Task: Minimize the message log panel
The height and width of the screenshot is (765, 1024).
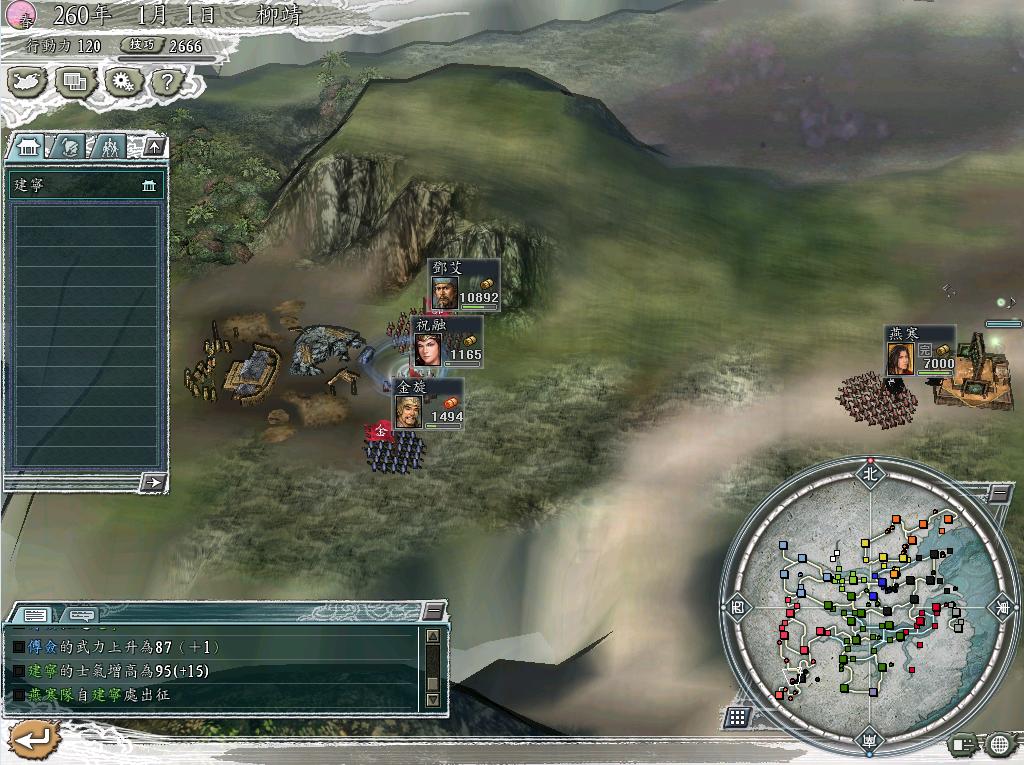Action: pos(434,612)
